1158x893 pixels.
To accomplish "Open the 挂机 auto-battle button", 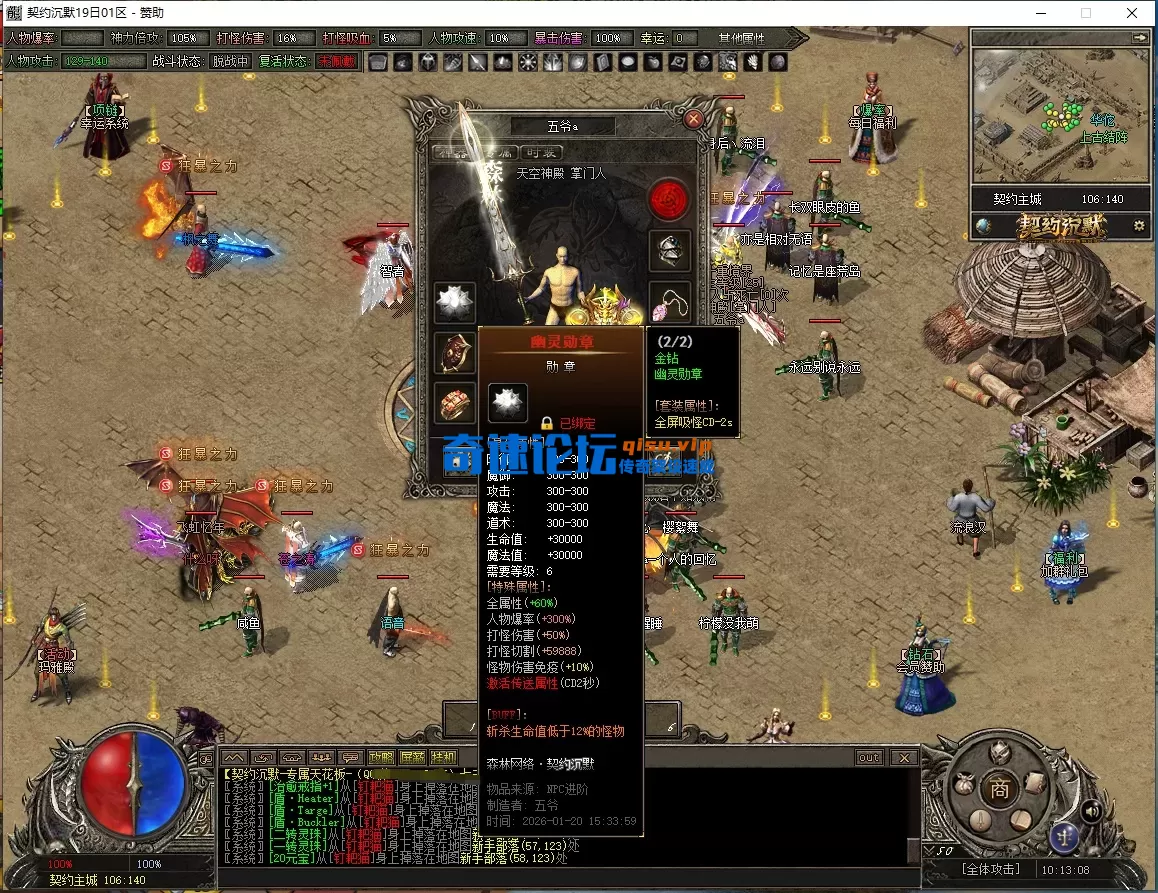I will 443,758.
